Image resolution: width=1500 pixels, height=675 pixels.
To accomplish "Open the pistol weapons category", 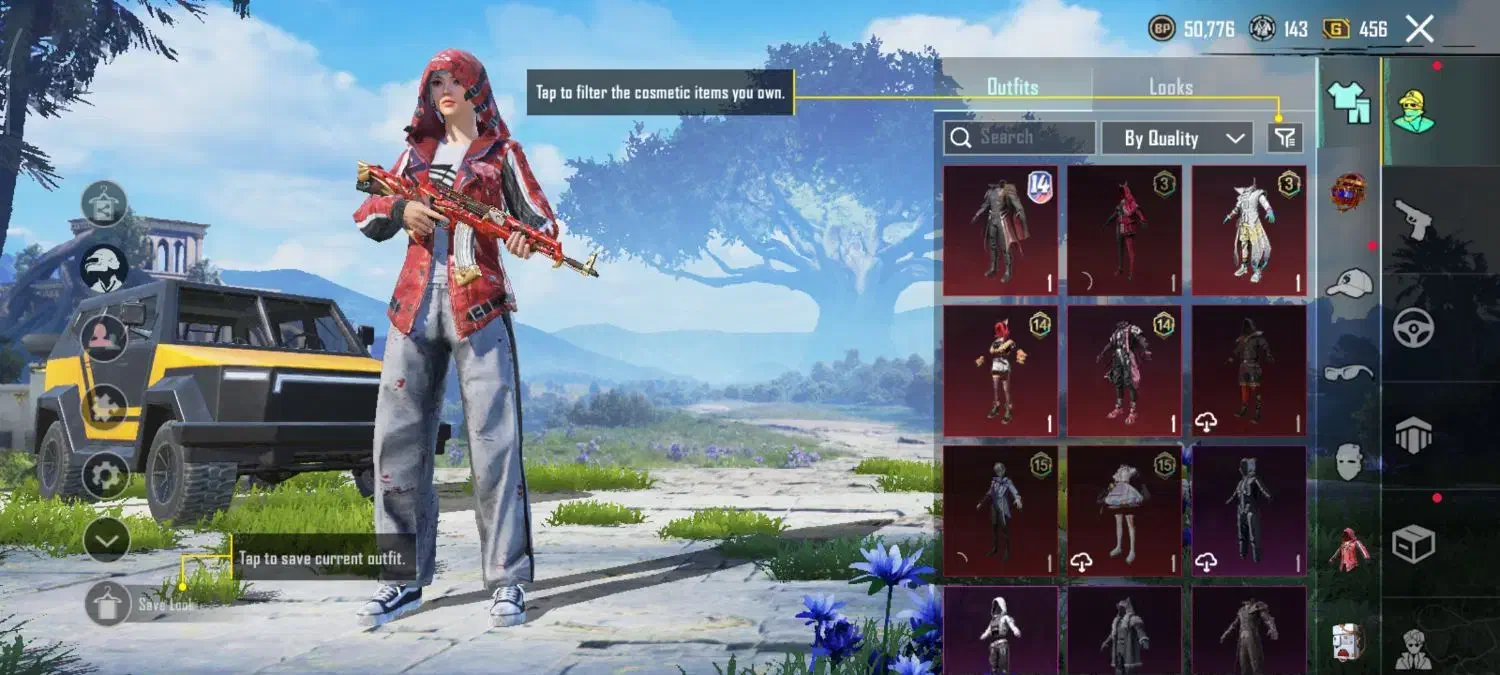I will click(1414, 218).
